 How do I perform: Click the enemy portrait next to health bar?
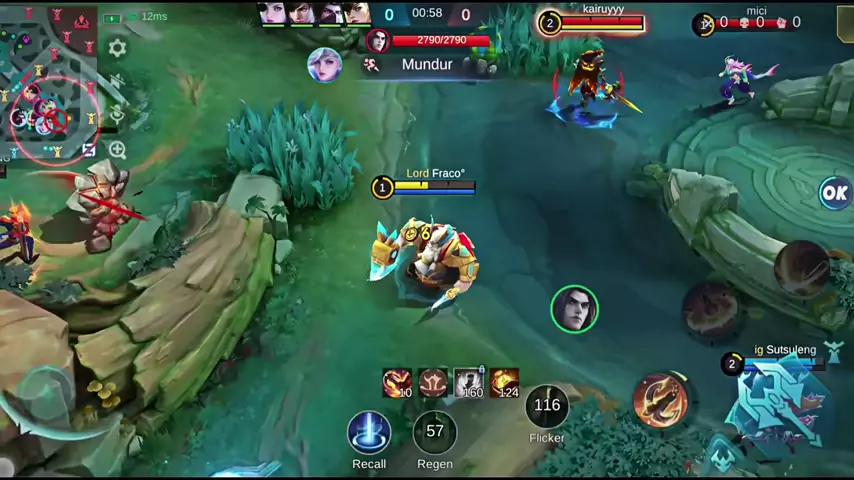(x=378, y=41)
